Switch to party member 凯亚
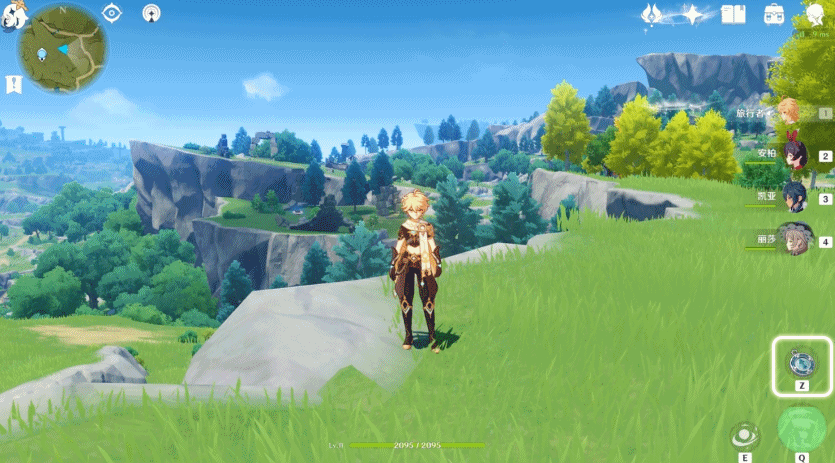This screenshot has height=463, width=835. click(793, 196)
